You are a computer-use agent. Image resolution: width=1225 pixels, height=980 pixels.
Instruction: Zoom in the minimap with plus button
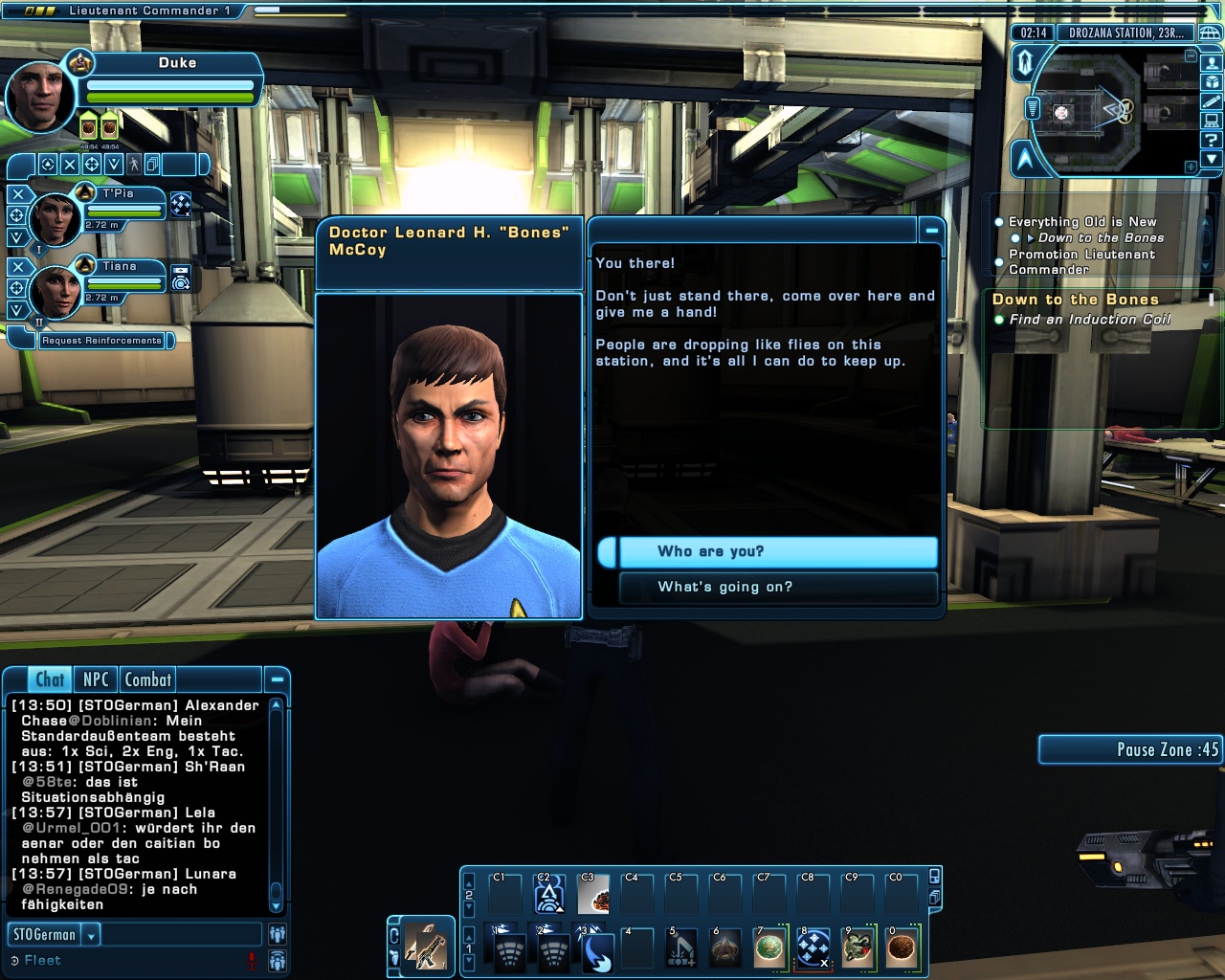pyautogui.click(x=1191, y=167)
